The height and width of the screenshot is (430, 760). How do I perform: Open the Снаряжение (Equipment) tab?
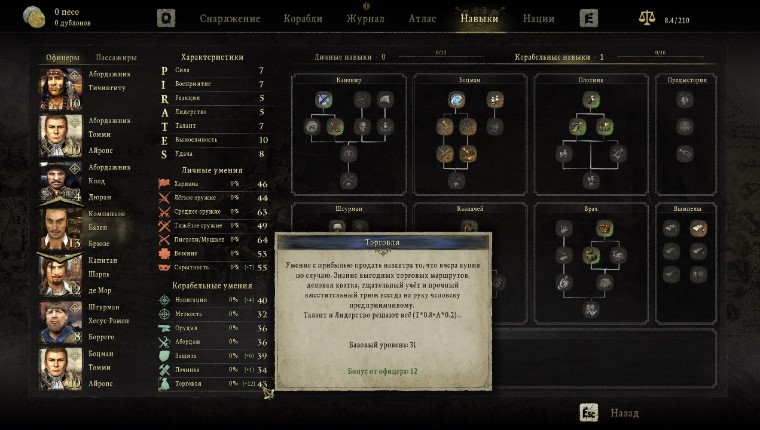click(230, 18)
